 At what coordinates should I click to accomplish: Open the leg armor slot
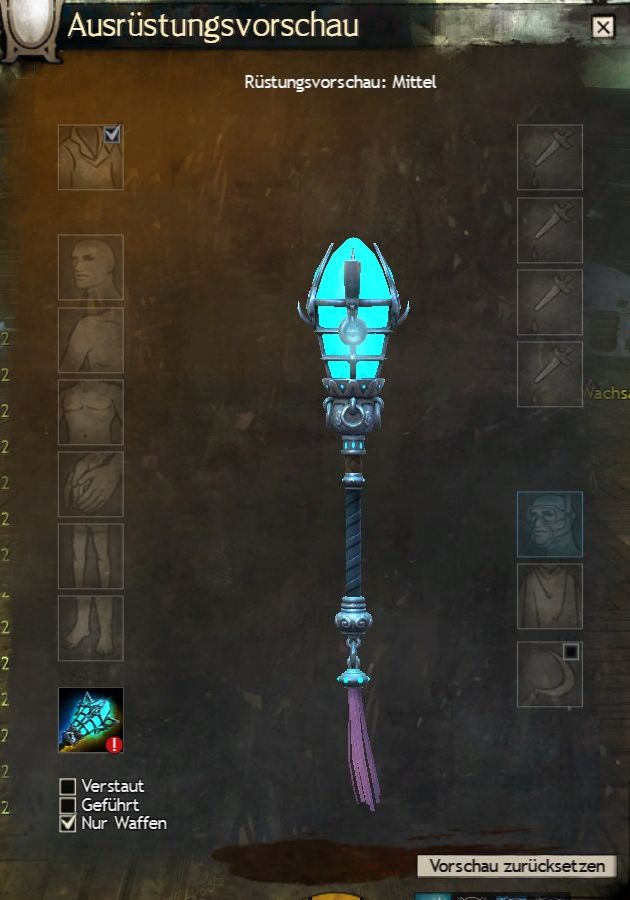(91, 556)
